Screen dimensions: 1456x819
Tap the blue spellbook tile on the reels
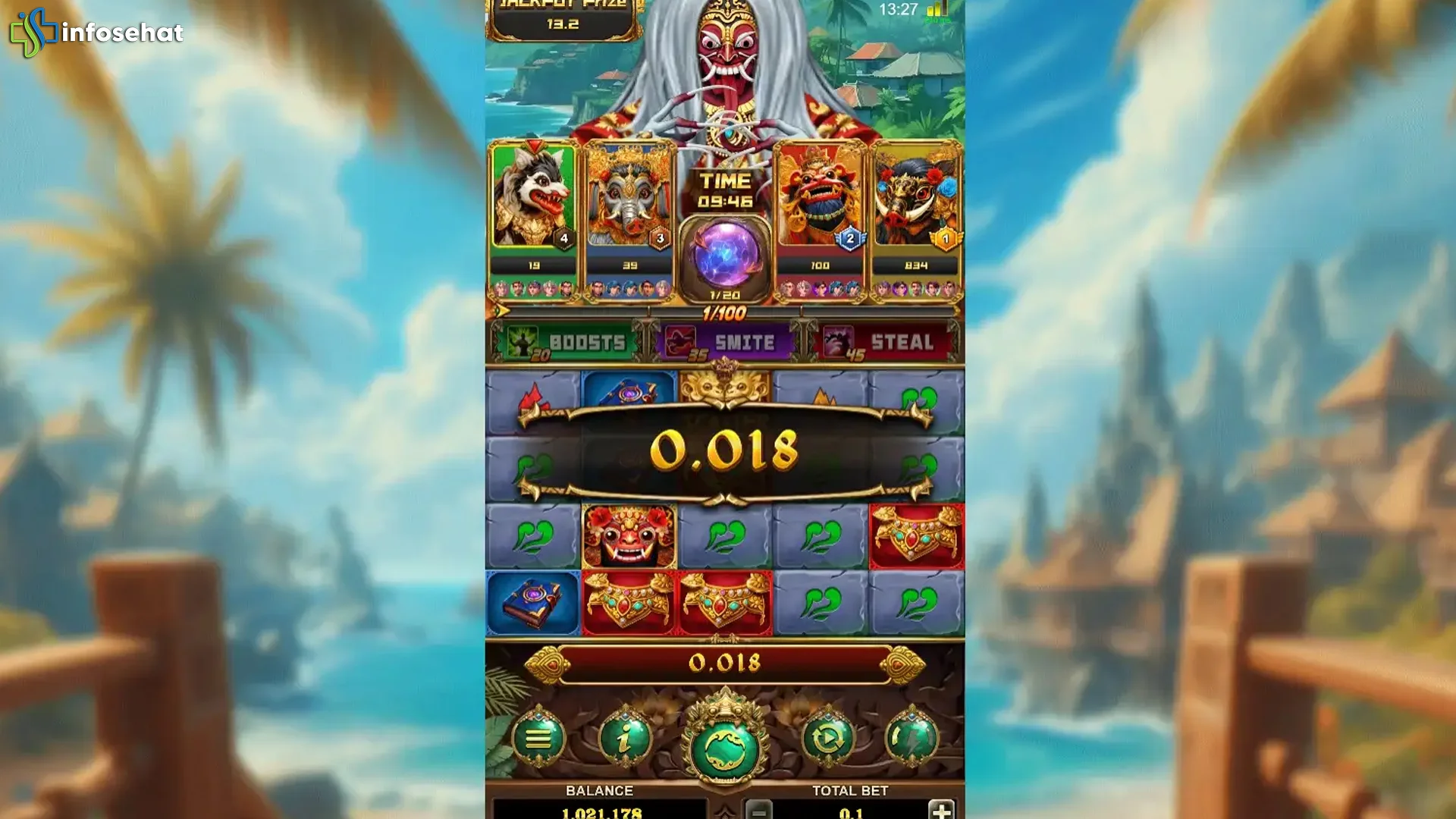(x=531, y=601)
